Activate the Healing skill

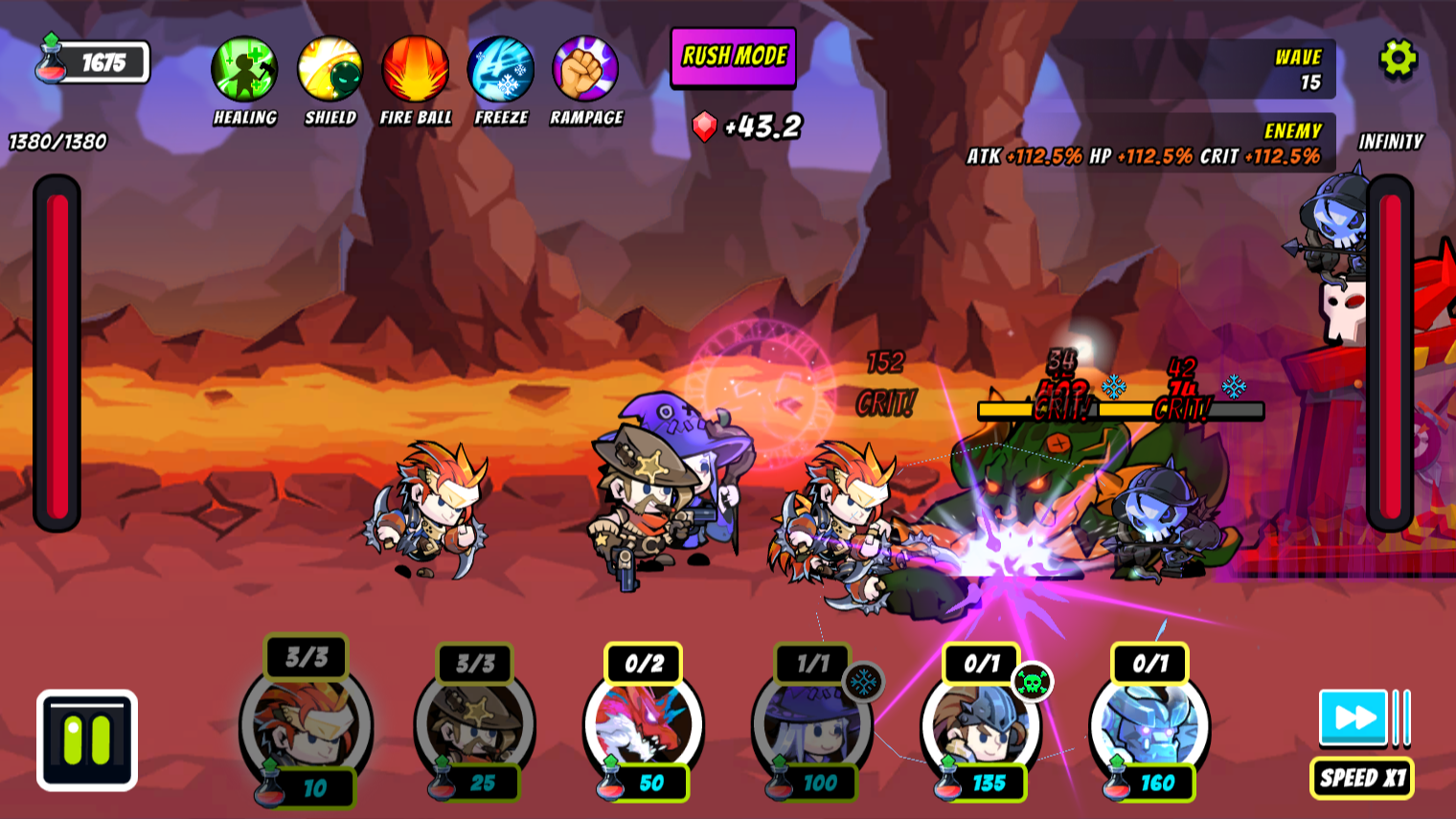tap(244, 70)
